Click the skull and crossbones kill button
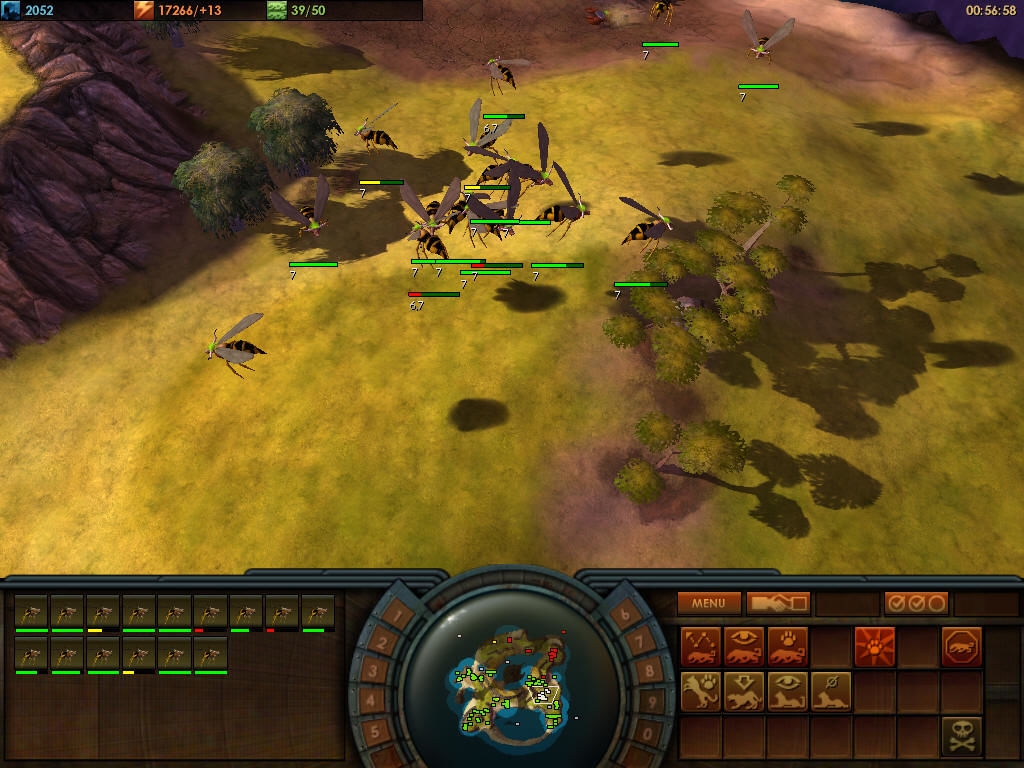Image resolution: width=1024 pixels, height=768 pixels. click(x=962, y=735)
